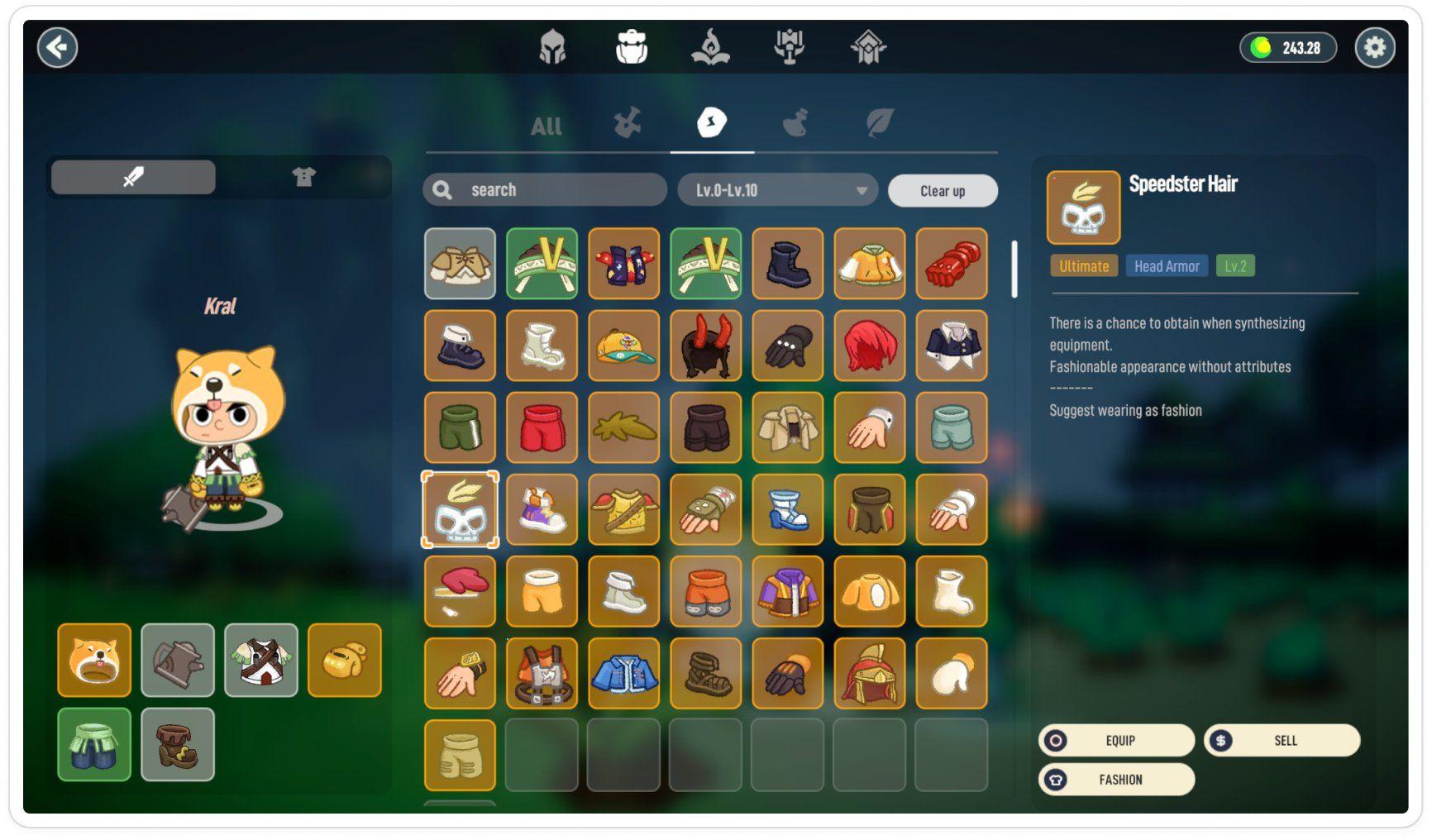Click SELL to sell the Speedster Hair

point(1282,741)
